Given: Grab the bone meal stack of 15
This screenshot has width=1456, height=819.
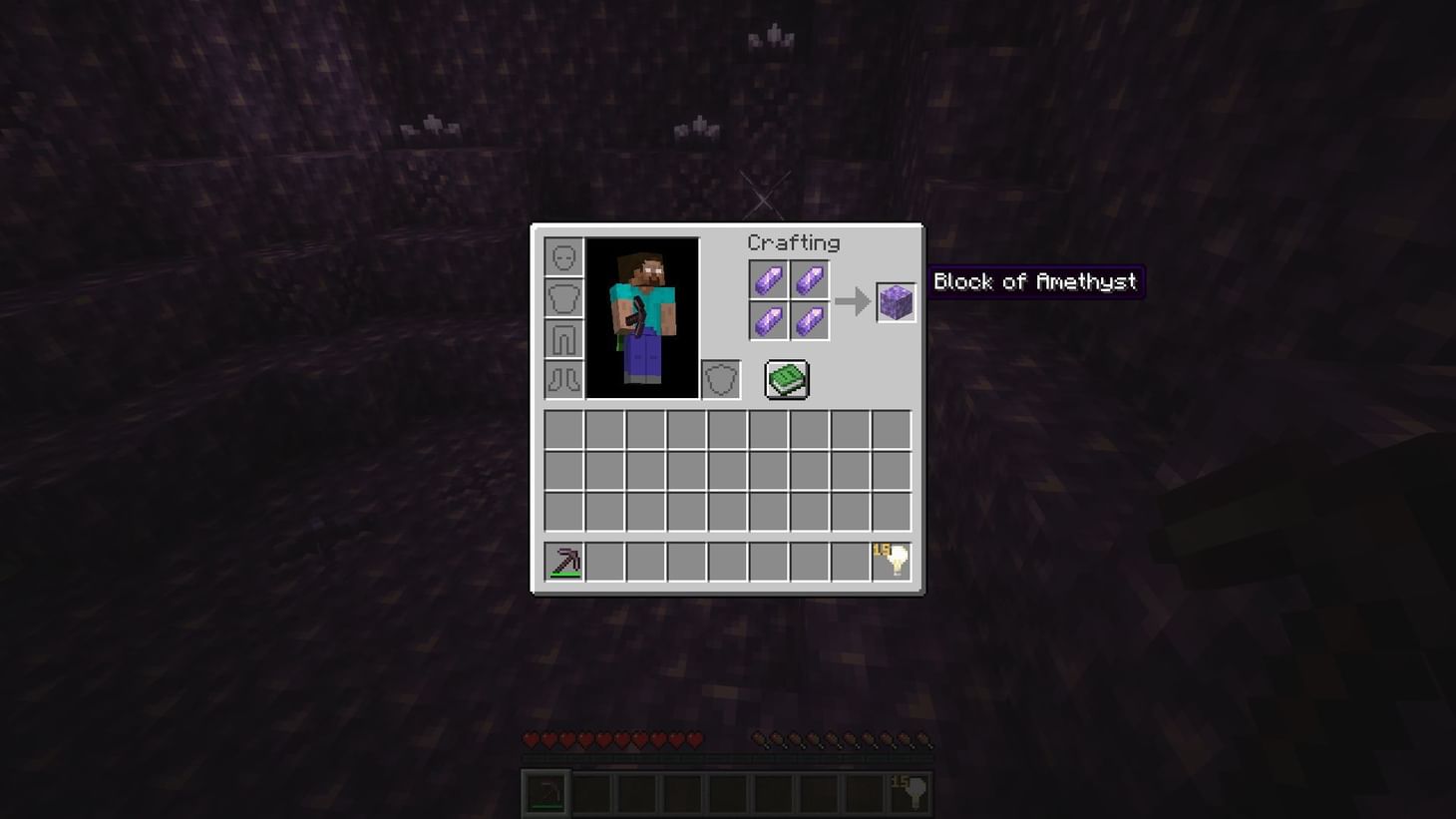Looking at the screenshot, I should click(893, 561).
